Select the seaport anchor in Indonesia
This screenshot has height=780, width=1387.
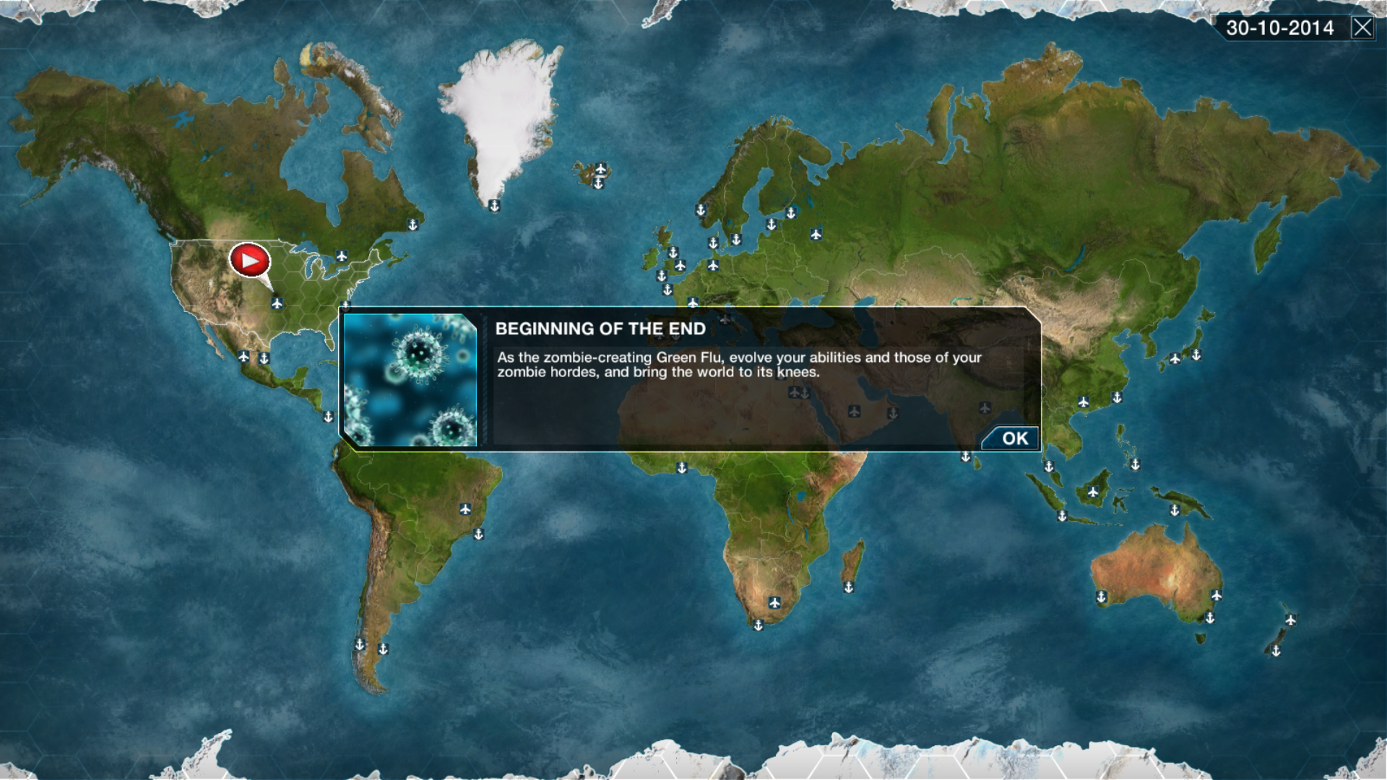(1062, 515)
